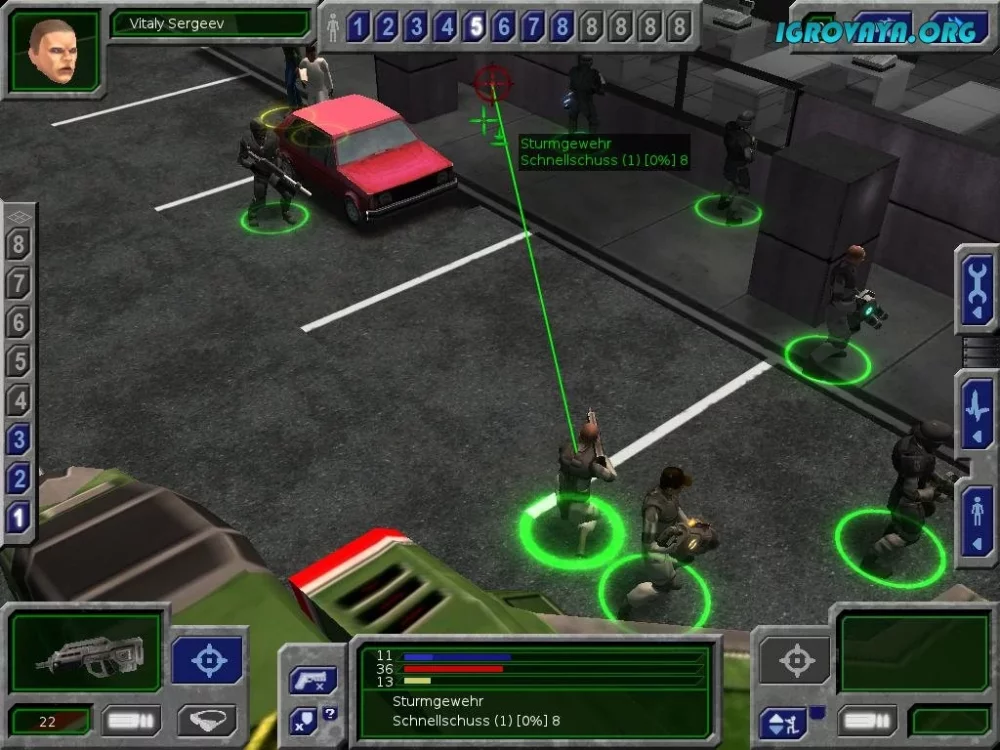
Task: Select the assault rifle weapon slot
Action: pyautogui.click(x=87, y=653)
